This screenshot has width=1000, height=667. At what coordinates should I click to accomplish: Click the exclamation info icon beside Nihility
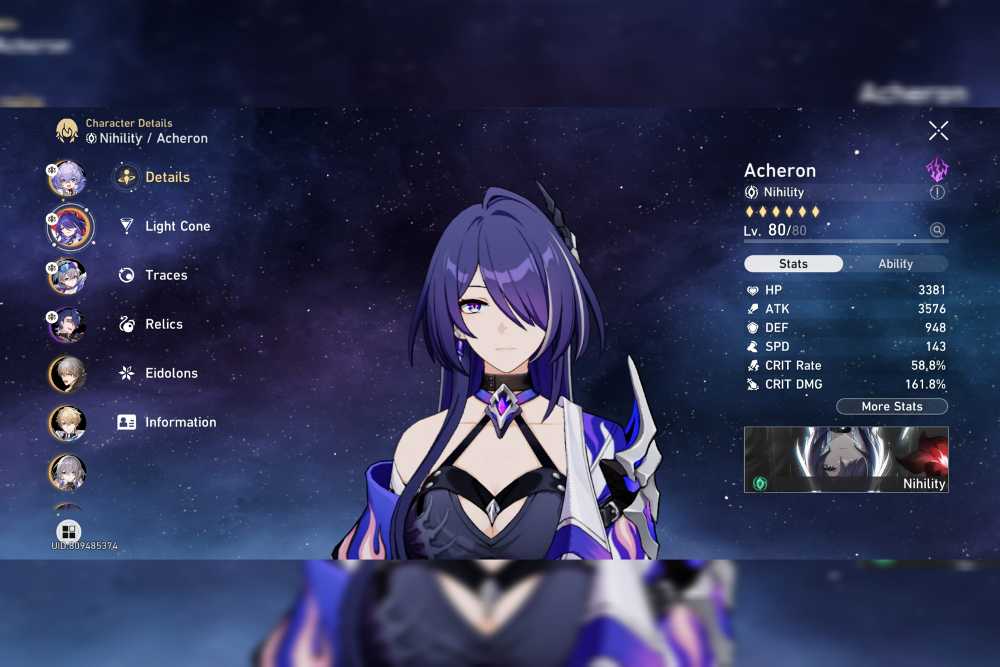tap(937, 192)
